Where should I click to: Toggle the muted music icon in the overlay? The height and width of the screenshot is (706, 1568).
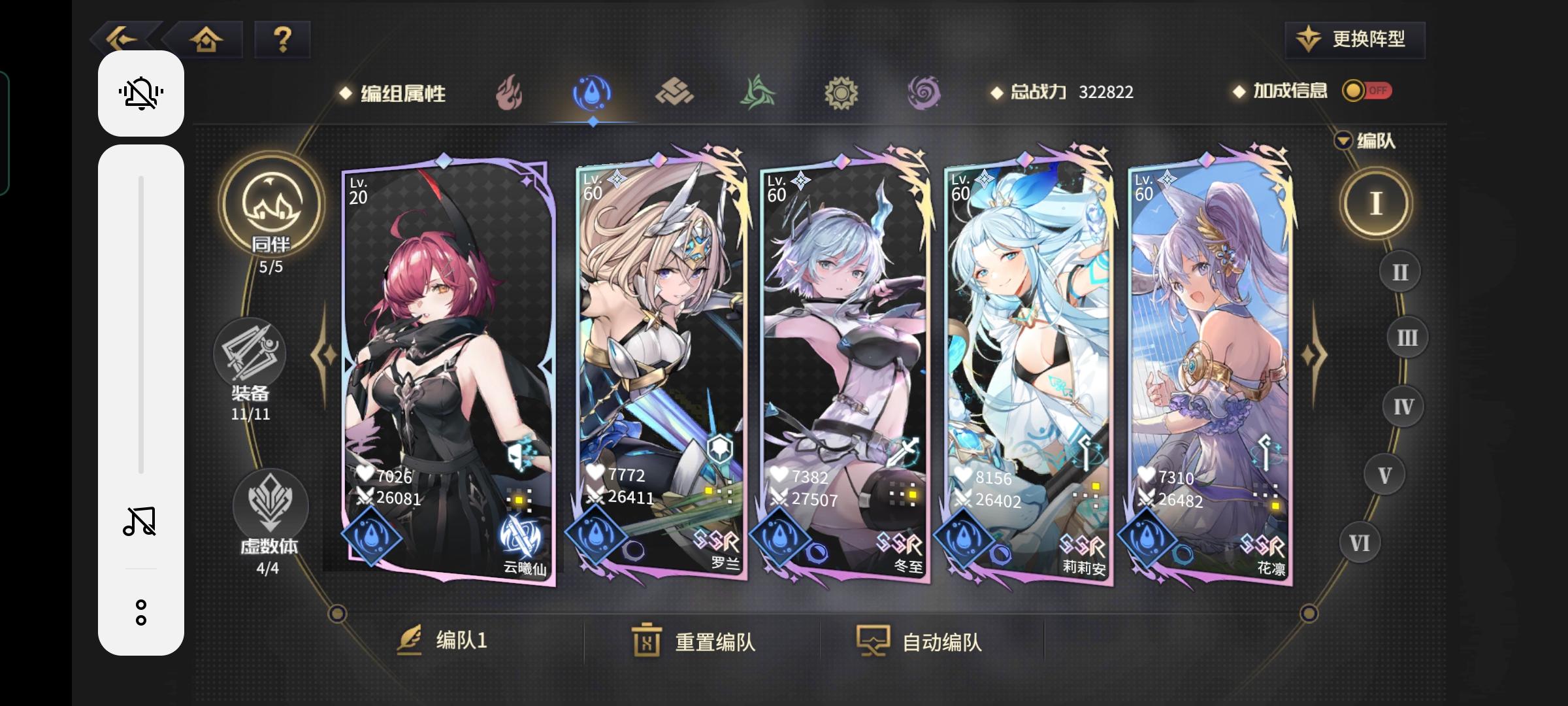[x=140, y=520]
